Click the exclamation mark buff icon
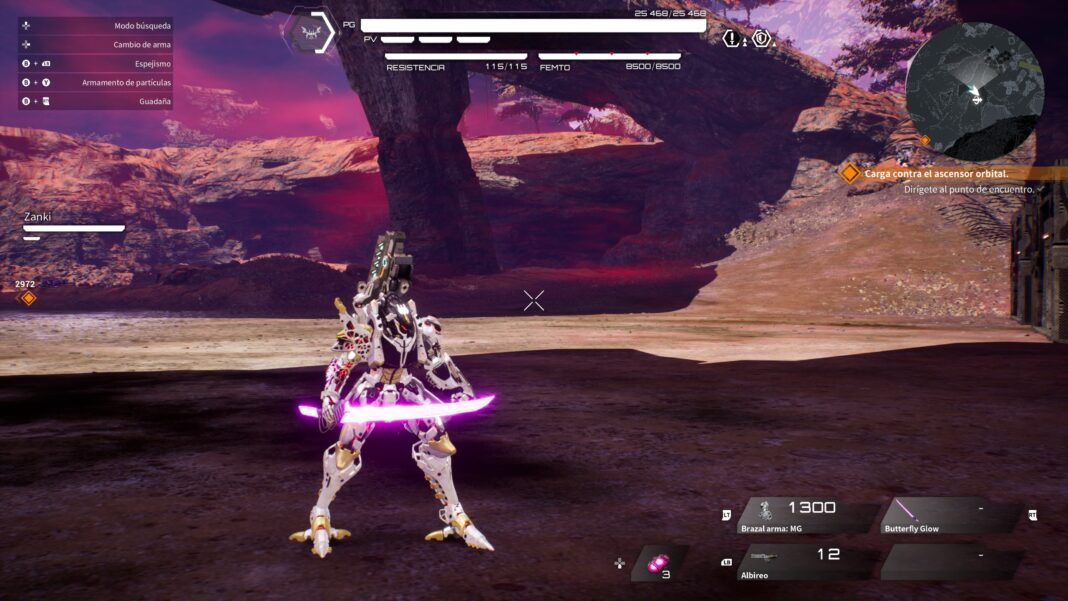Screen dimensions: 1068x601 (733, 39)
